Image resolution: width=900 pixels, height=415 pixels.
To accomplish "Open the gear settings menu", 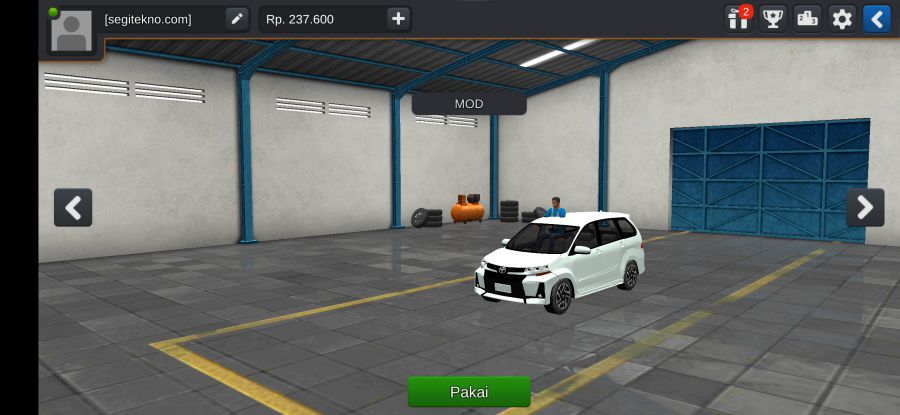I will (x=843, y=19).
